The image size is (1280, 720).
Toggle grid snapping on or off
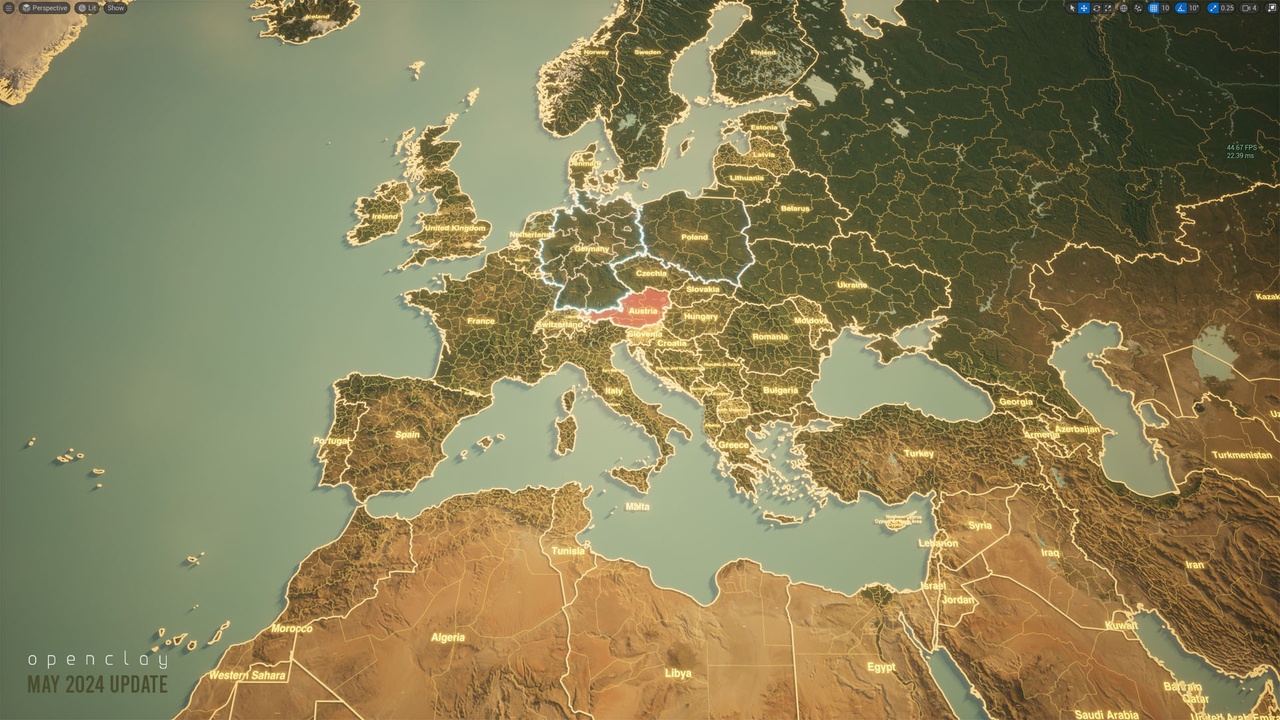click(1153, 7)
